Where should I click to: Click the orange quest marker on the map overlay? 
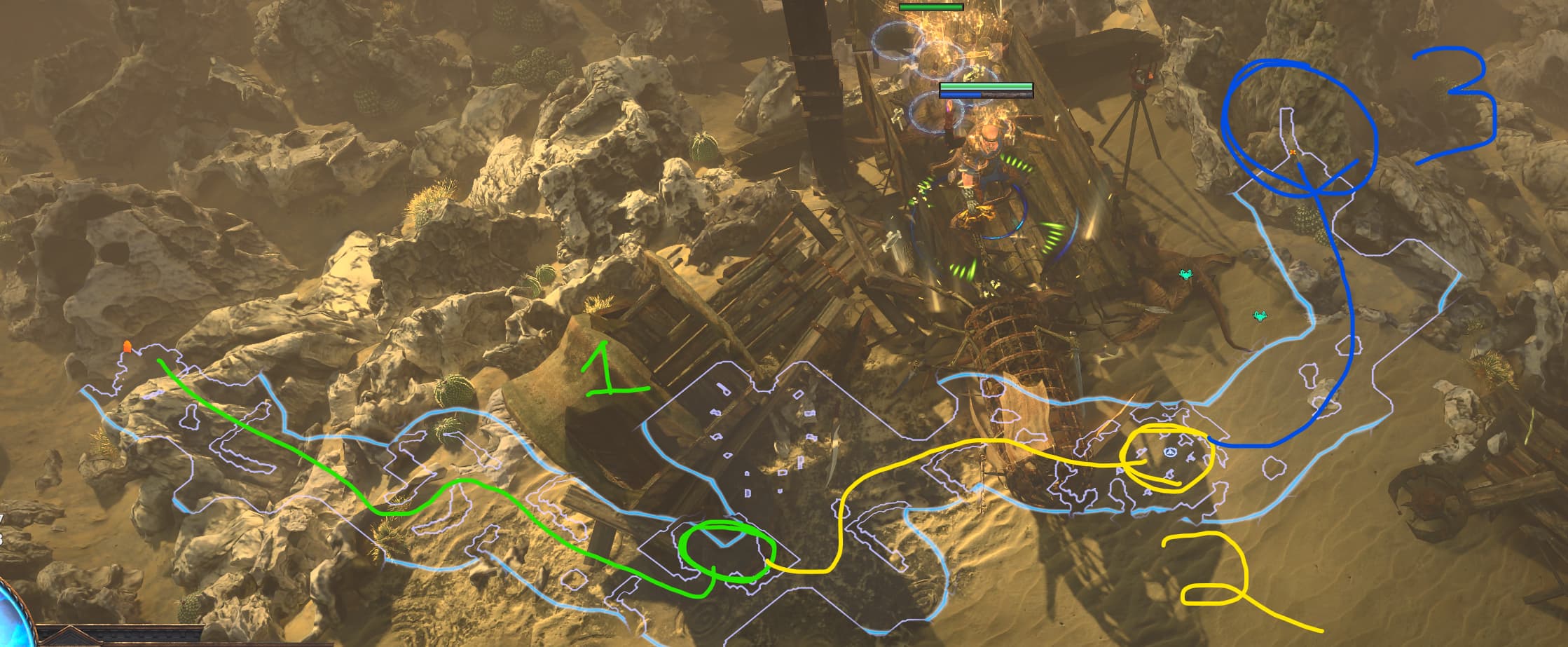tap(128, 347)
